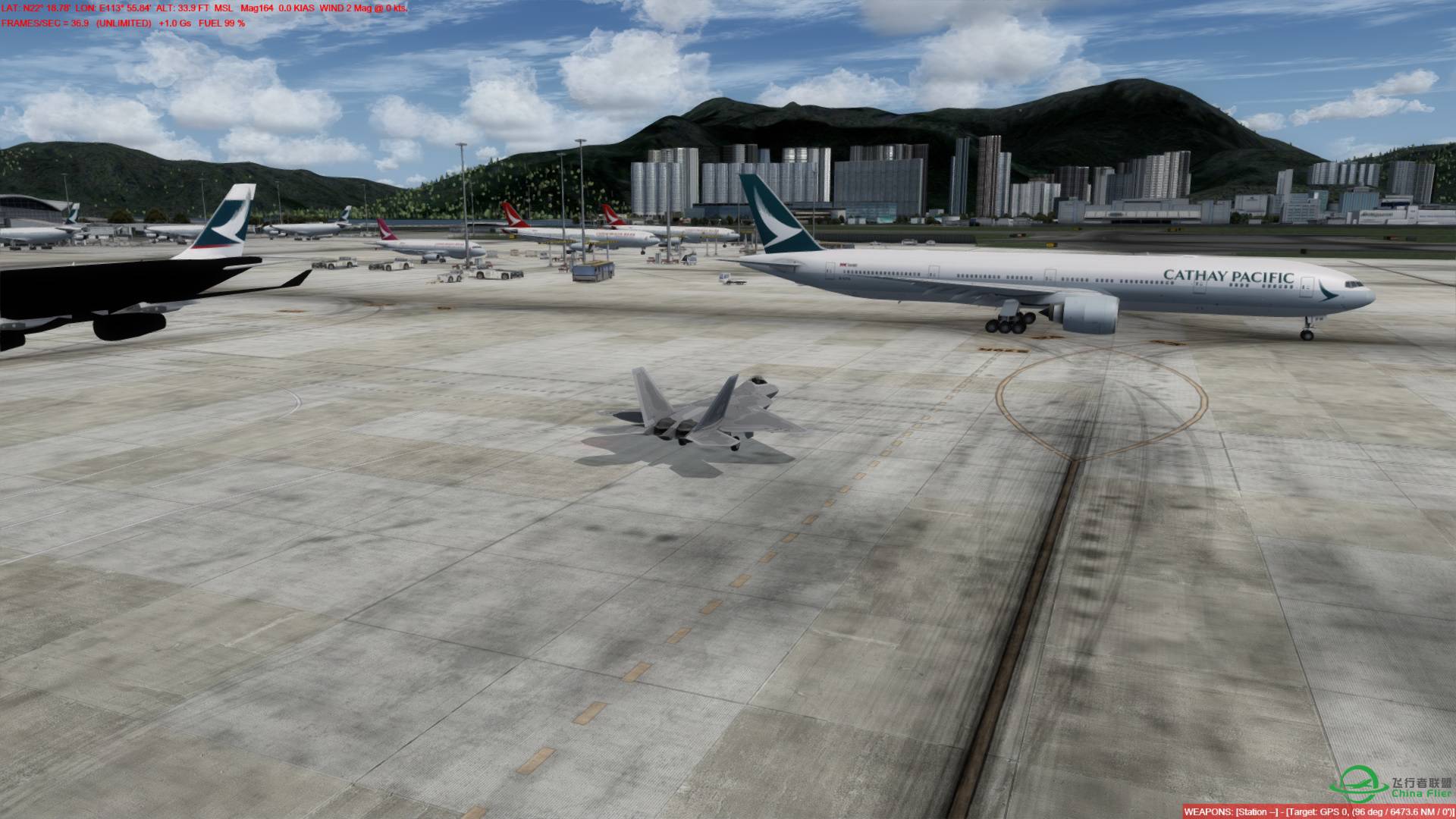Toggle the Mag164 heading readout

(x=256, y=8)
